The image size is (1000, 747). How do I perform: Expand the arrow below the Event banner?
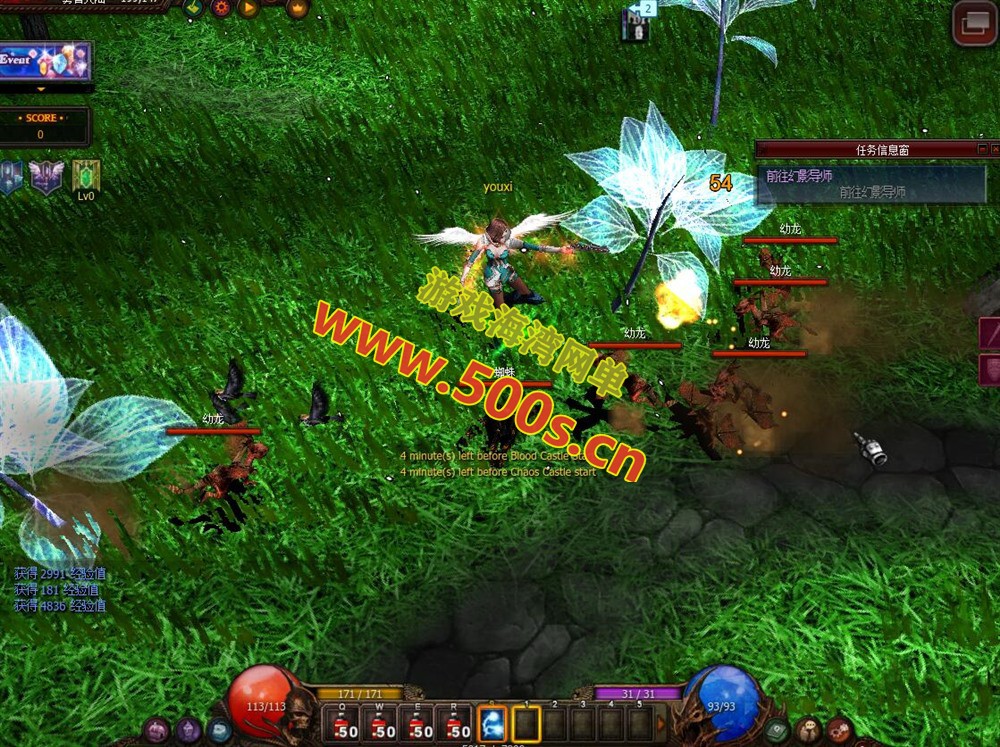point(41,89)
